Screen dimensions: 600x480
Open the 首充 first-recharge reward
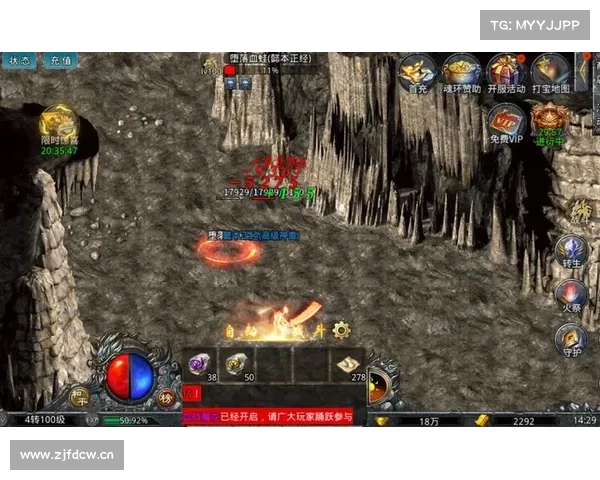417,70
